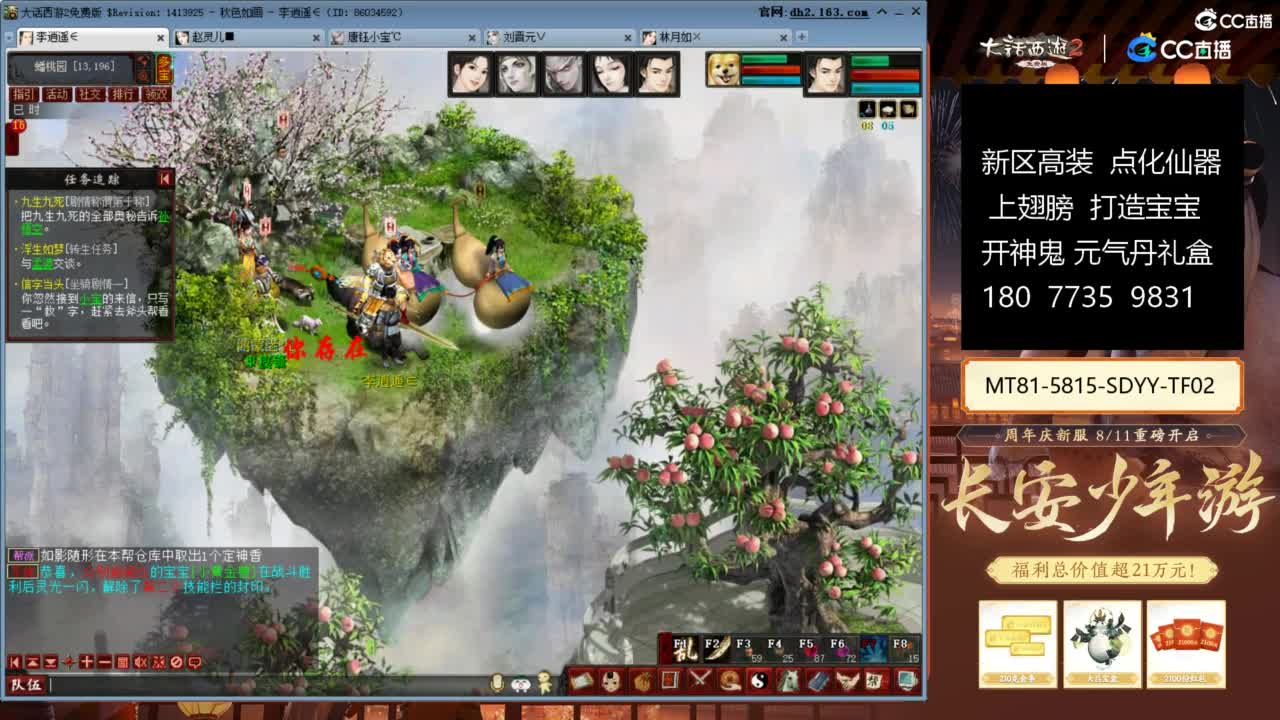Image resolution: width=1280 pixels, height=720 pixels.
Task: Open the yin-yang cultivation icon on bottom toolbar
Action: [x=758, y=683]
